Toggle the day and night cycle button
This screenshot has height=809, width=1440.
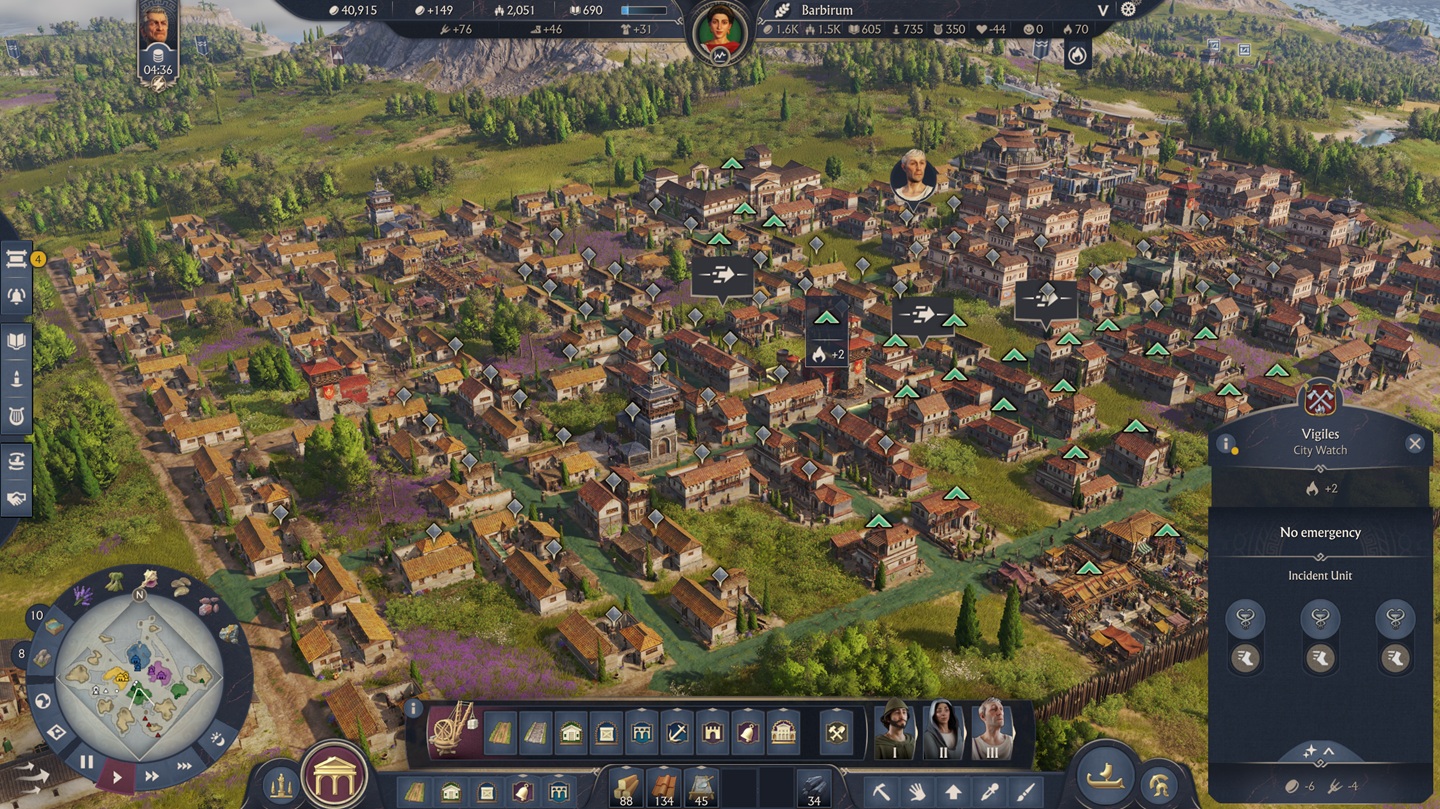219,740
